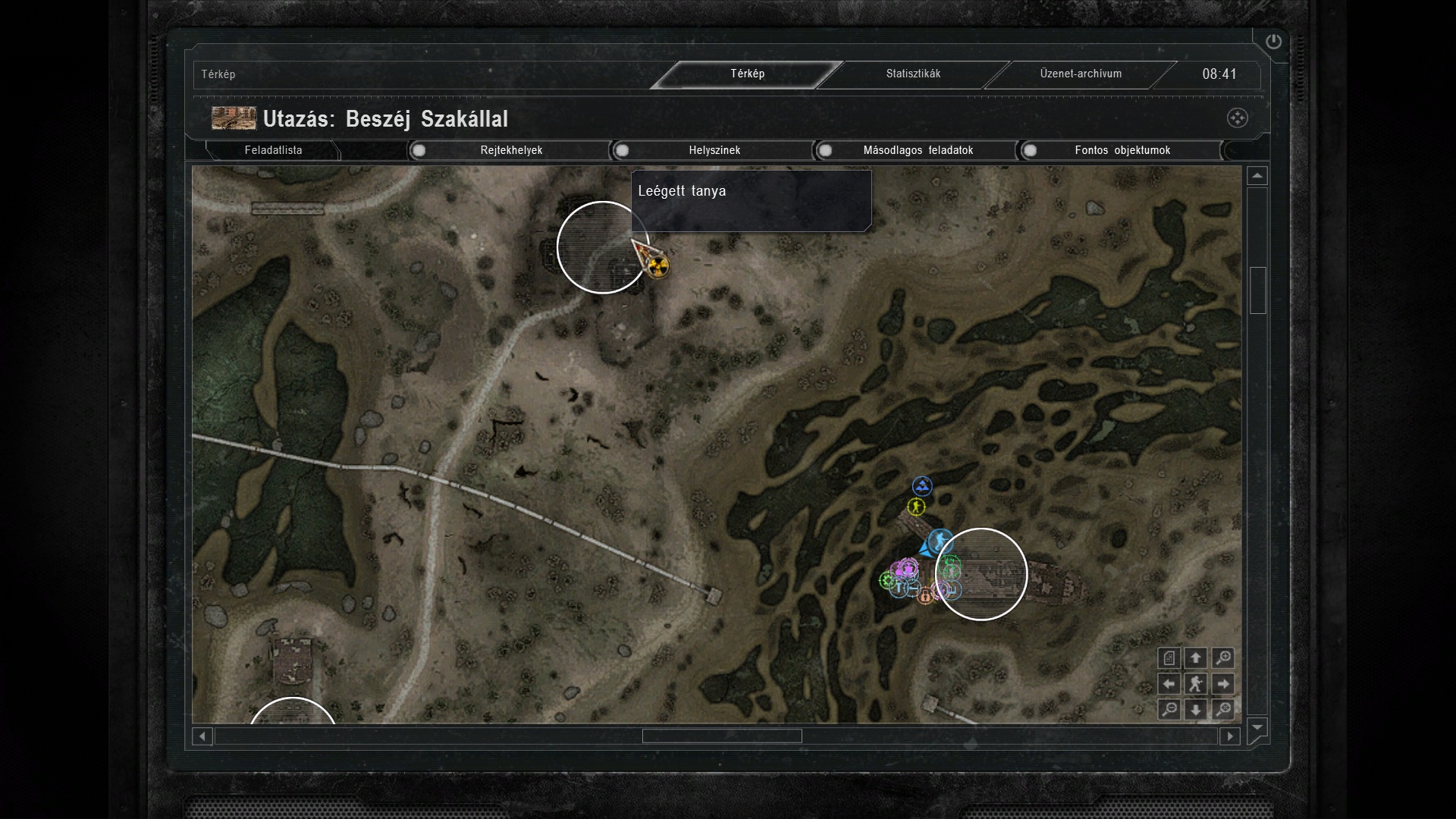The height and width of the screenshot is (819, 1456).
Task: Open the Üzenet-archívum tab
Action: [x=1080, y=74]
